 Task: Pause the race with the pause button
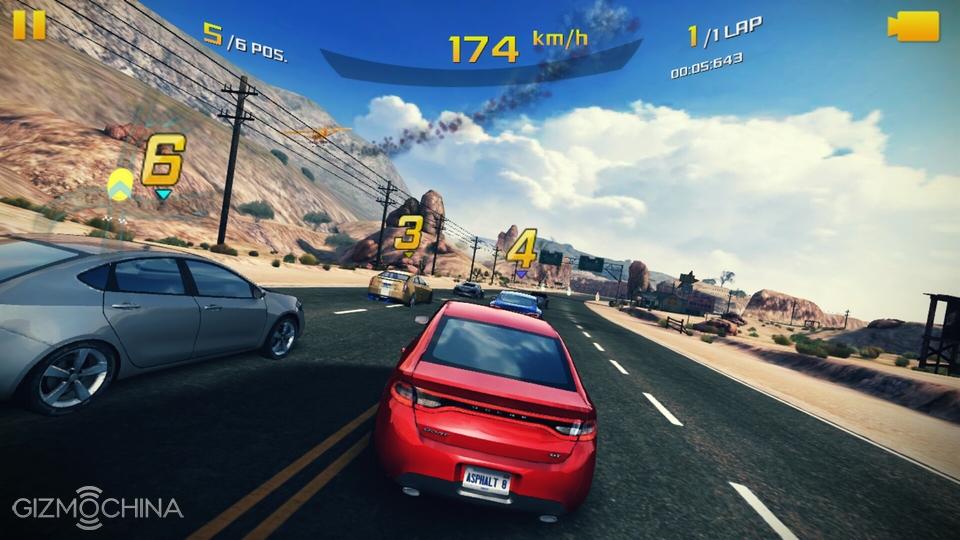click(29, 25)
